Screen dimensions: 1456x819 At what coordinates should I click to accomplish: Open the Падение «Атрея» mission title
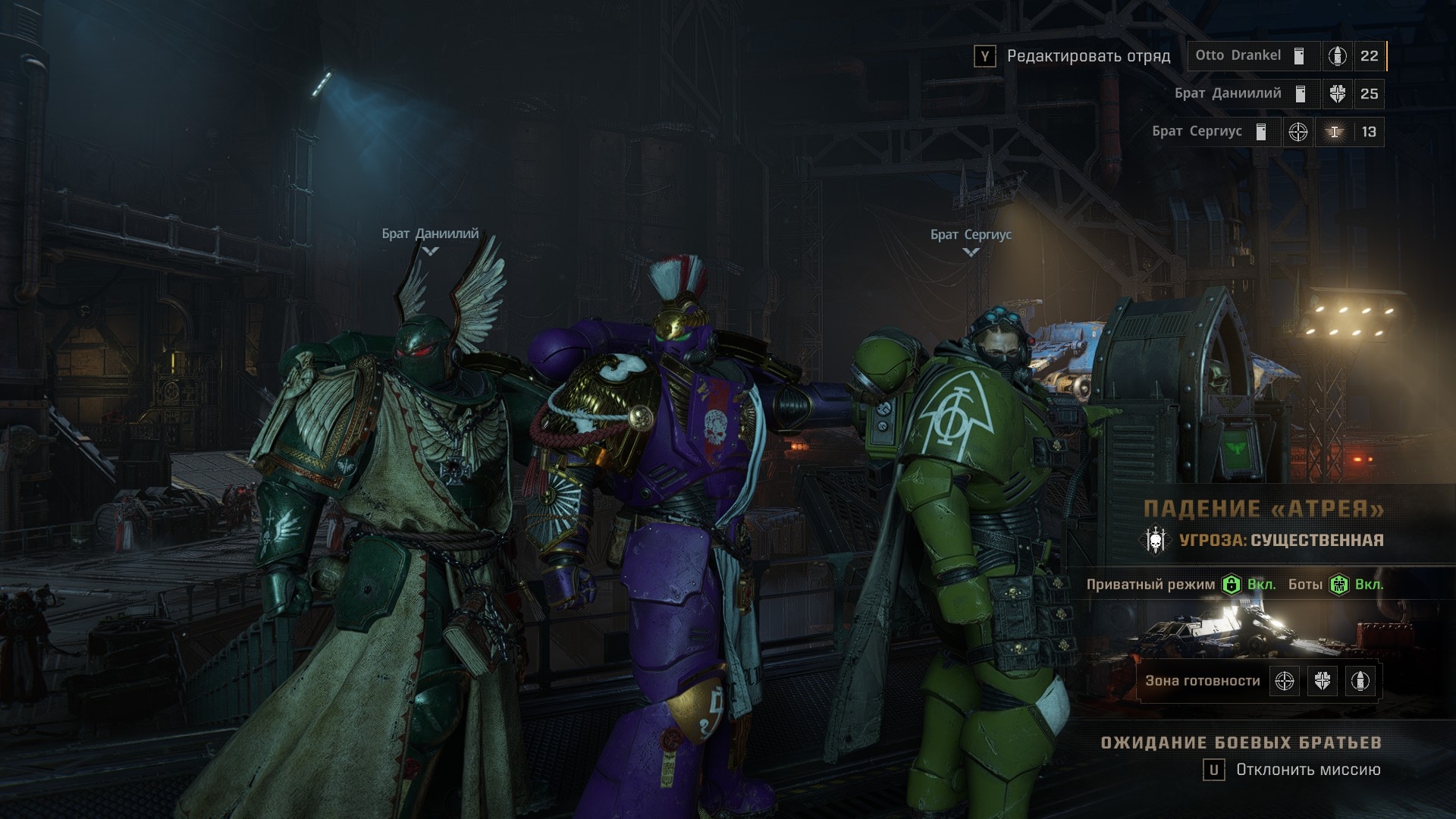1263,509
